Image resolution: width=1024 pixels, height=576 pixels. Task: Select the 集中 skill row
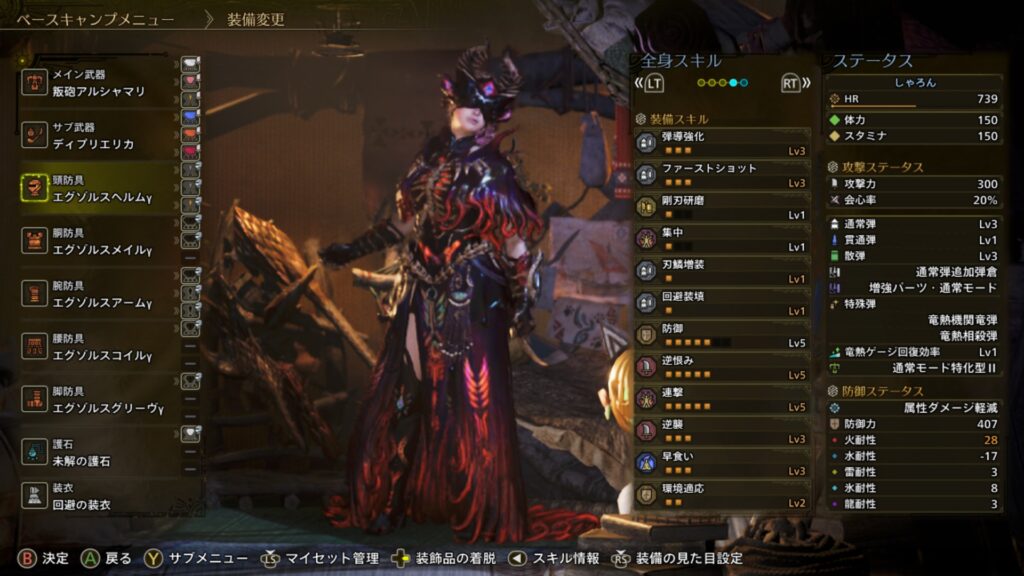[722, 239]
